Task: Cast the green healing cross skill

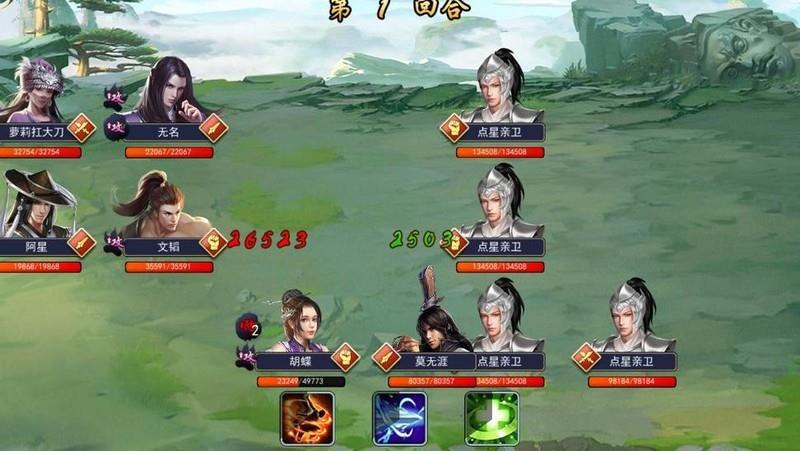Action: click(491, 418)
